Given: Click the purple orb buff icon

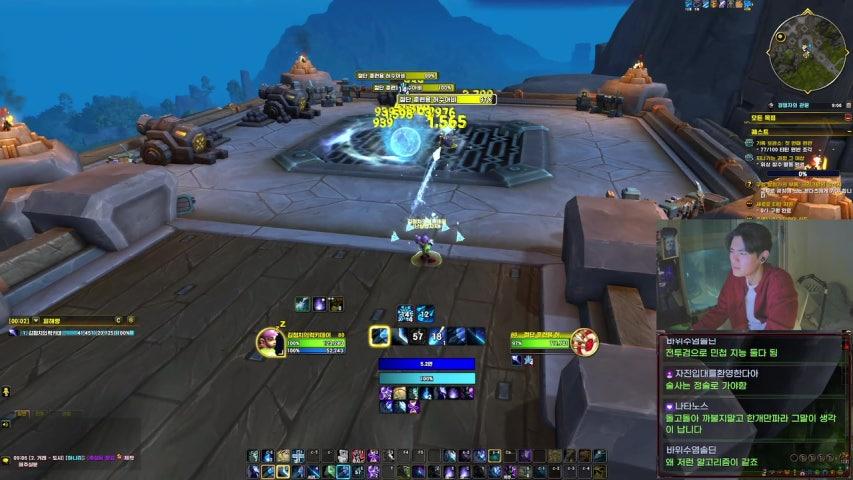Looking at the screenshot, I should pos(320,304).
